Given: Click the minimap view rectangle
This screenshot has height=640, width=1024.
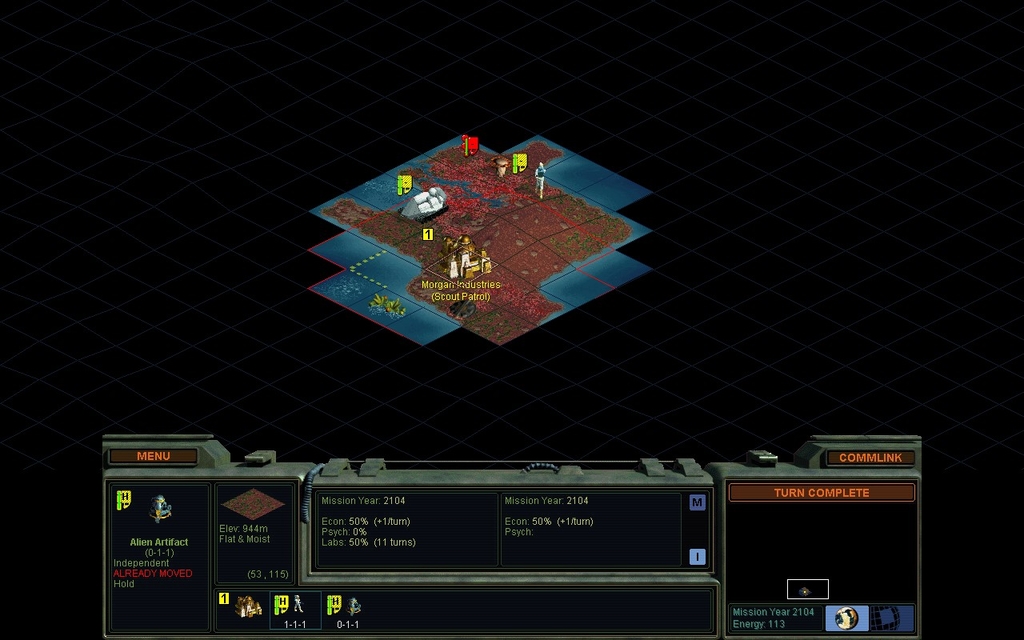Looking at the screenshot, I should 807,590.
